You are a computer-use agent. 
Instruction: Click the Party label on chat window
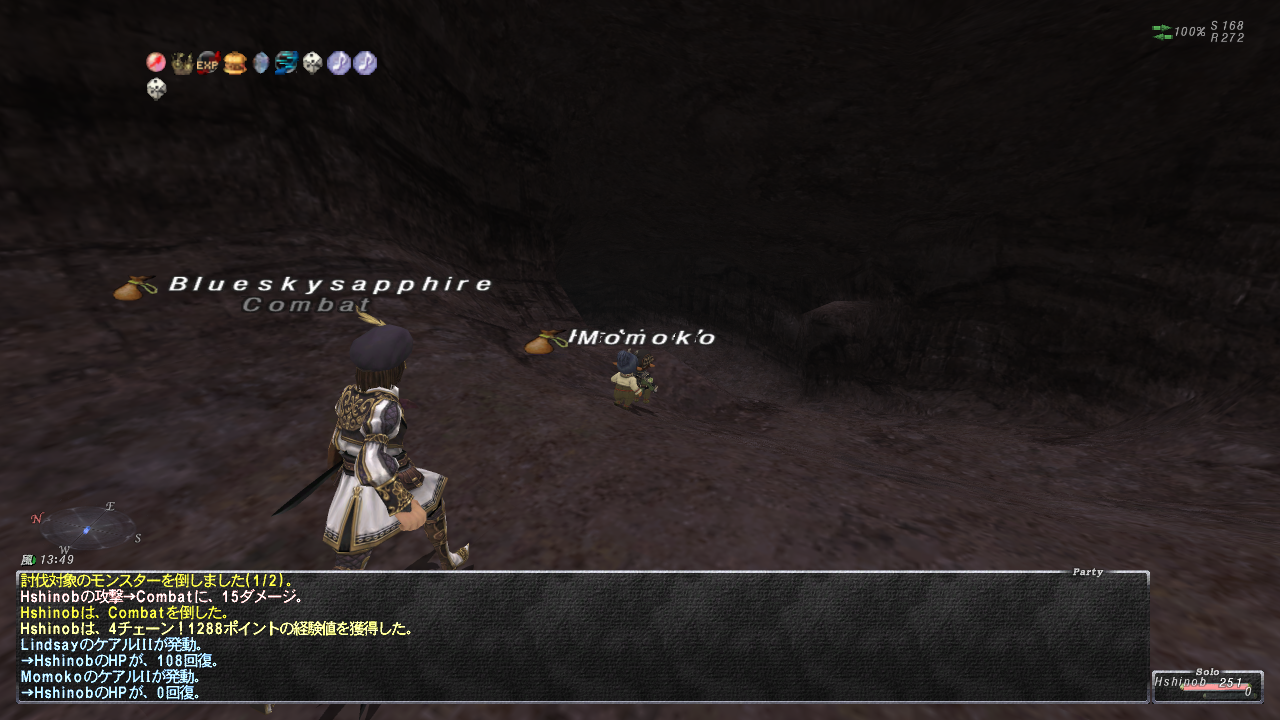1087,572
